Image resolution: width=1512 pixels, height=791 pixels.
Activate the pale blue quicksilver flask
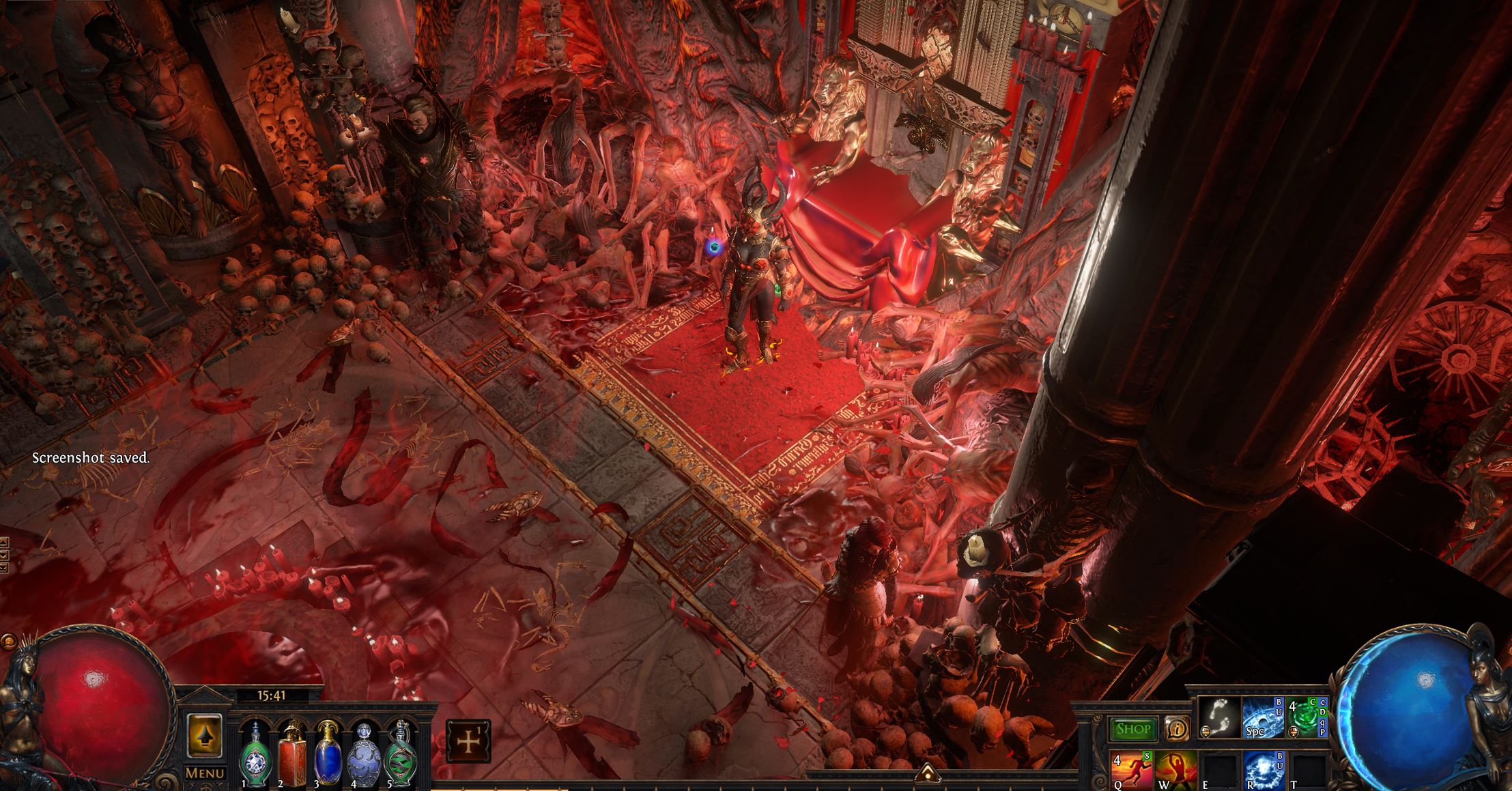click(x=363, y=753)
